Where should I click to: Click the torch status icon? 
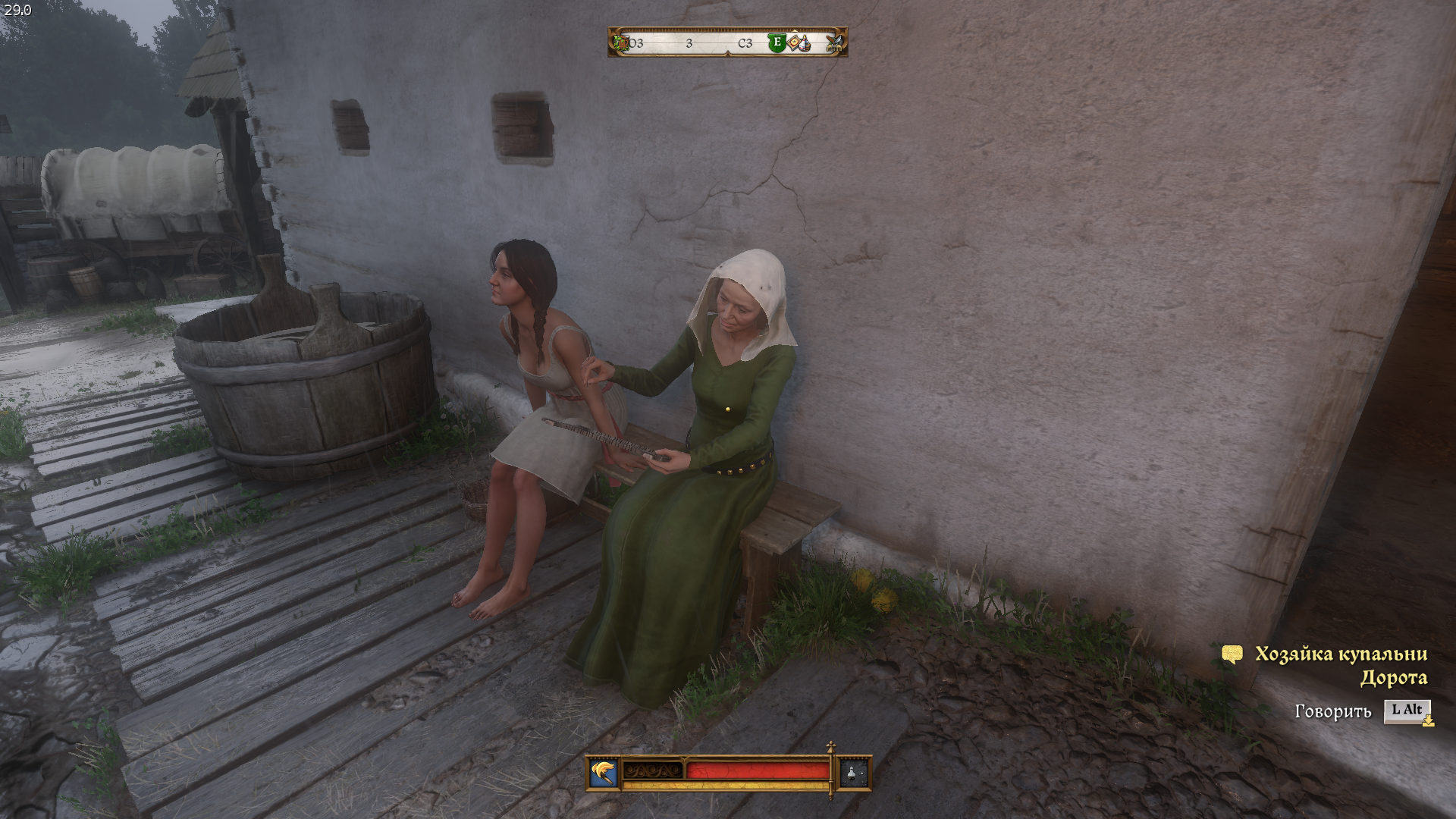click(x=604, y=773)
